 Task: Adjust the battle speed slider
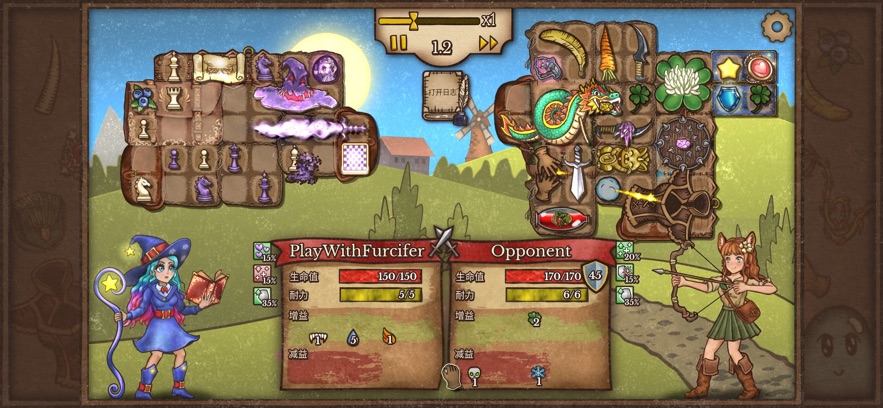coord(410,19)
